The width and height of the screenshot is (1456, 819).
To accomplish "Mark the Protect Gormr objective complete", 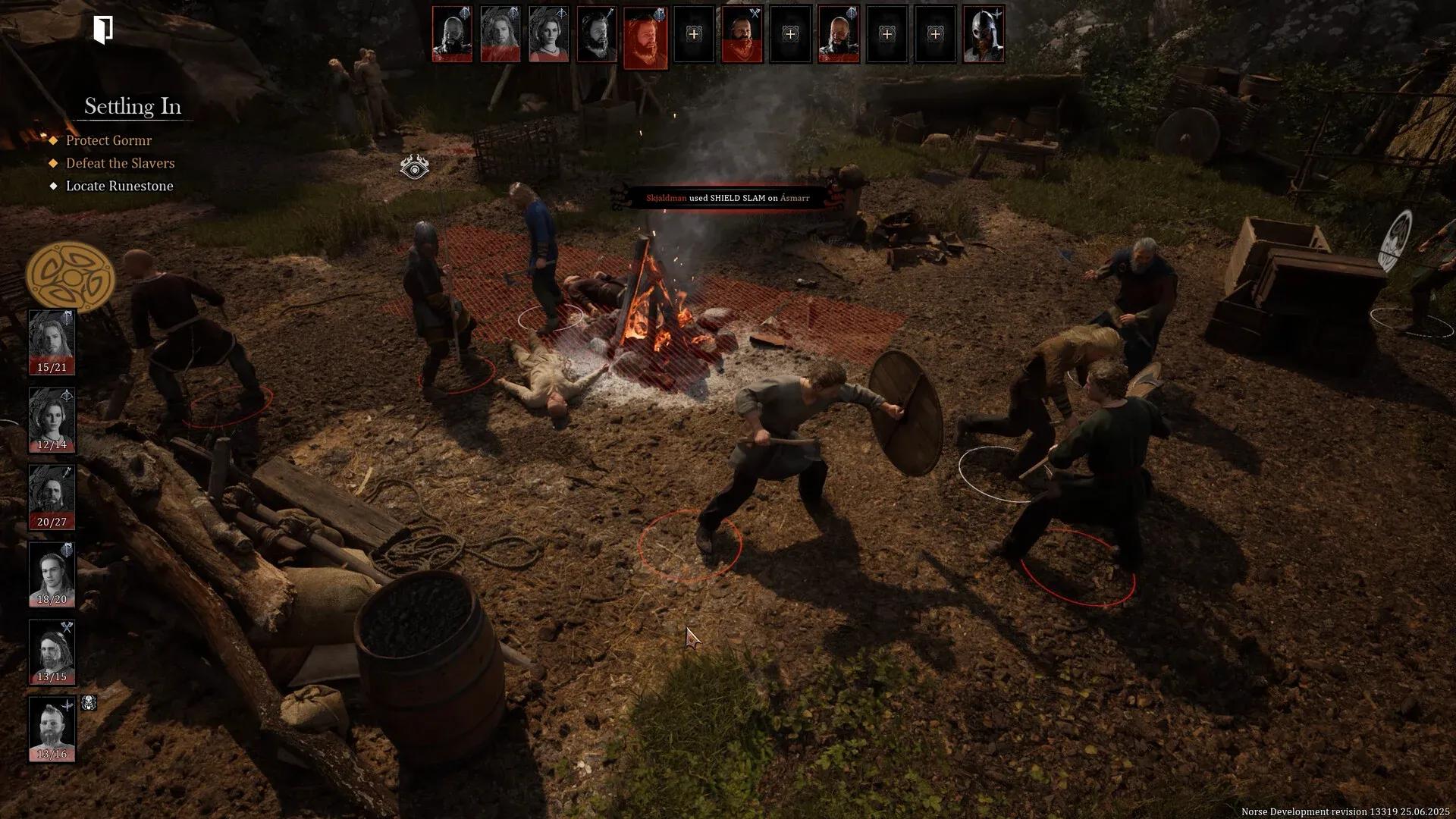I will (53, 140).
